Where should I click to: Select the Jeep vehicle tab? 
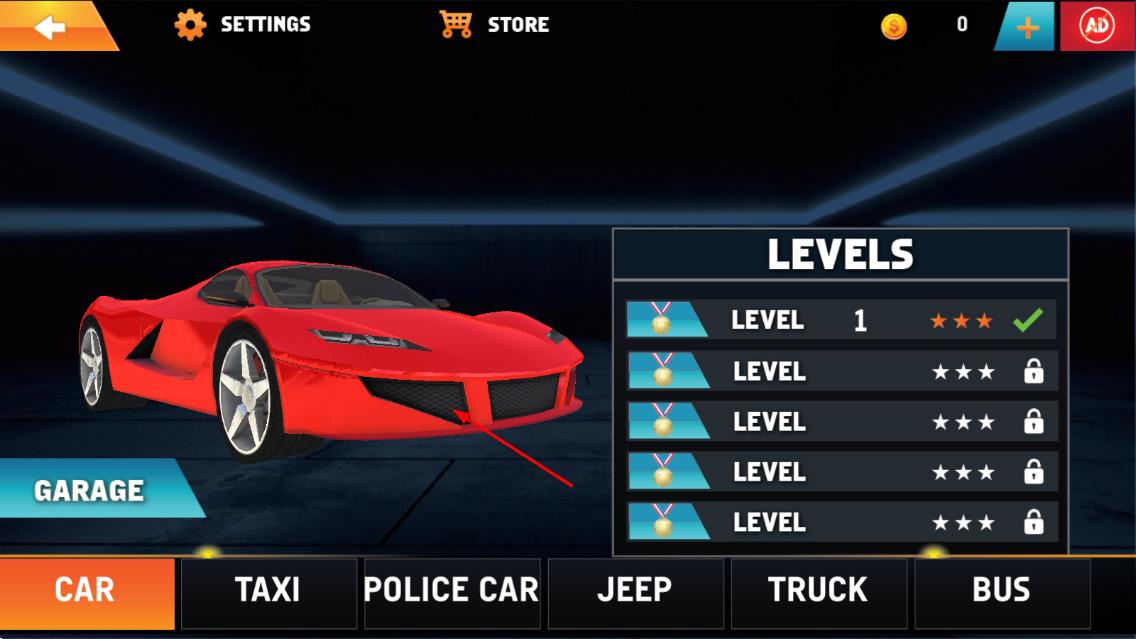pyautogui.click(x=635, y=590)
